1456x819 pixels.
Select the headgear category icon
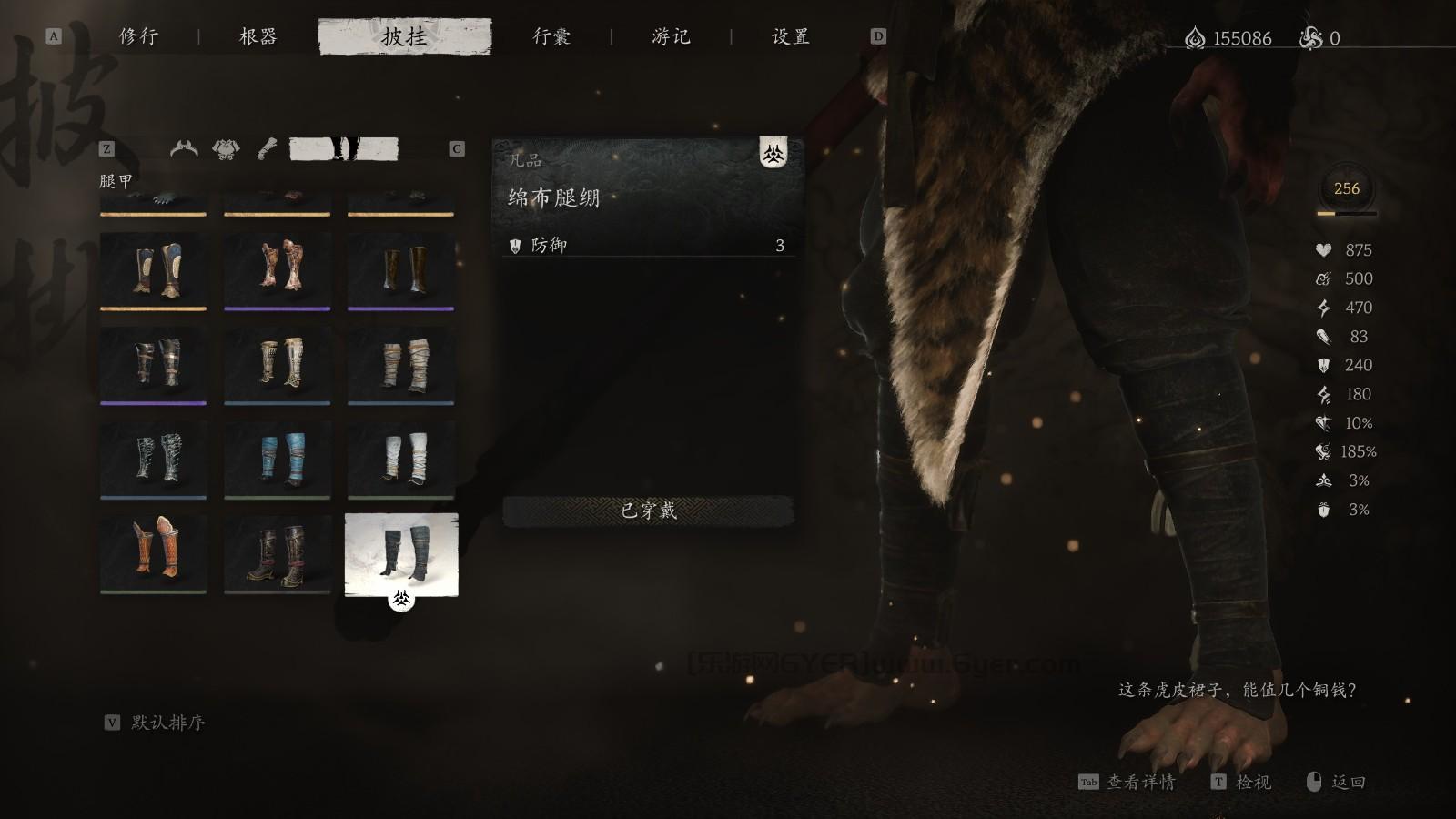184,148
